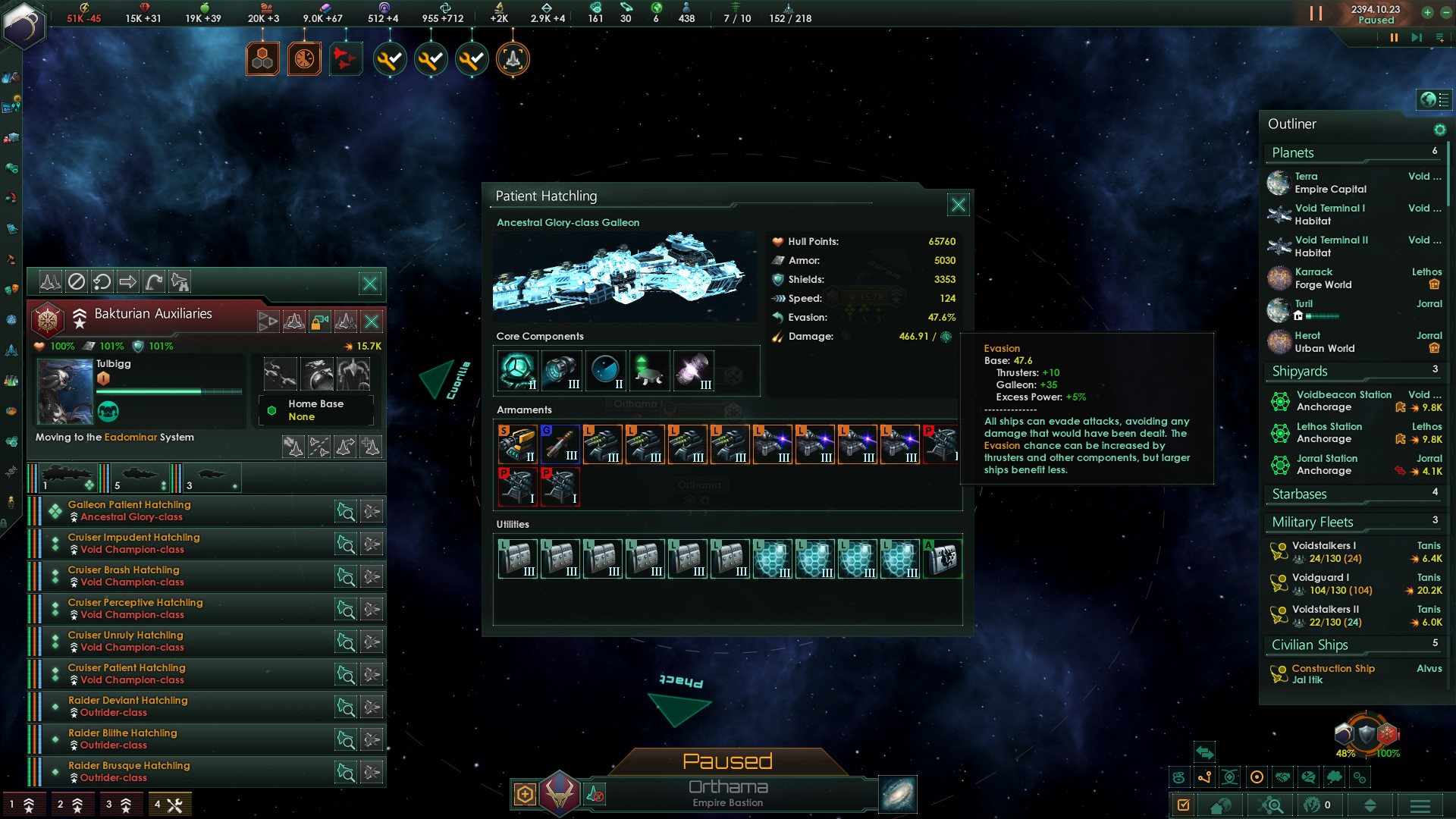Toggle game pause button in top bar

tap(1316, 14)
